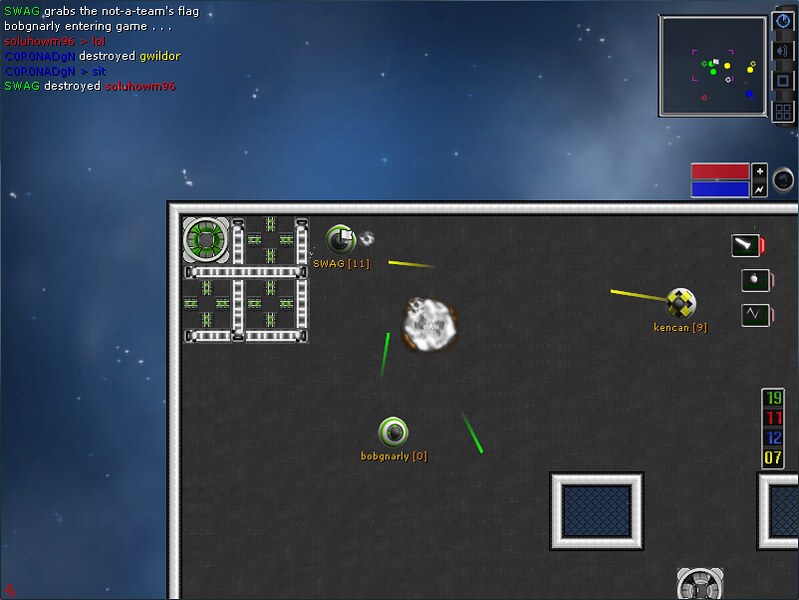Click the health plus icon
This screenshot has width=799, height=600.
[x=759, y=170]
